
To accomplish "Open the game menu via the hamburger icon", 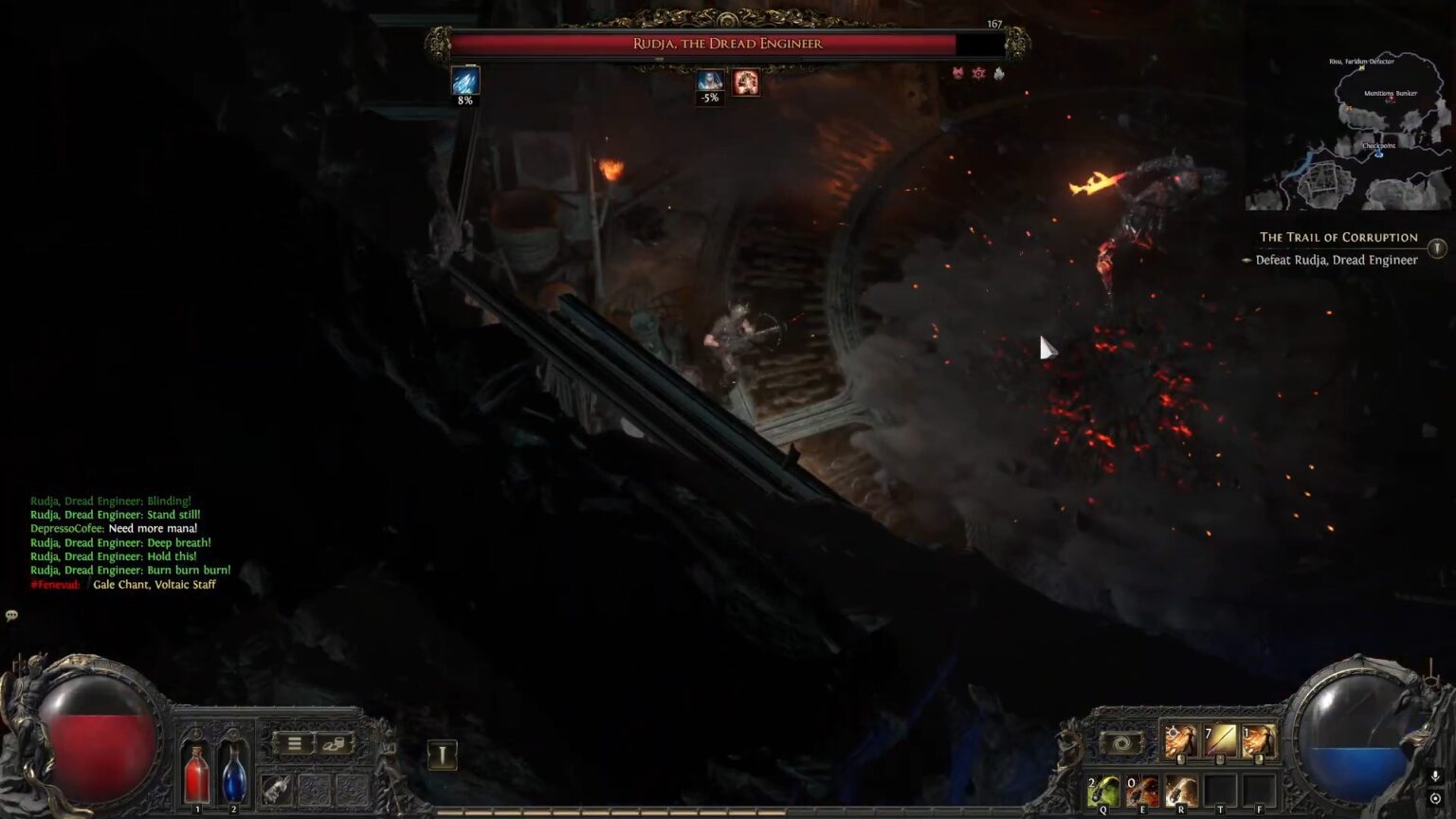I will [x=294, y=742].
